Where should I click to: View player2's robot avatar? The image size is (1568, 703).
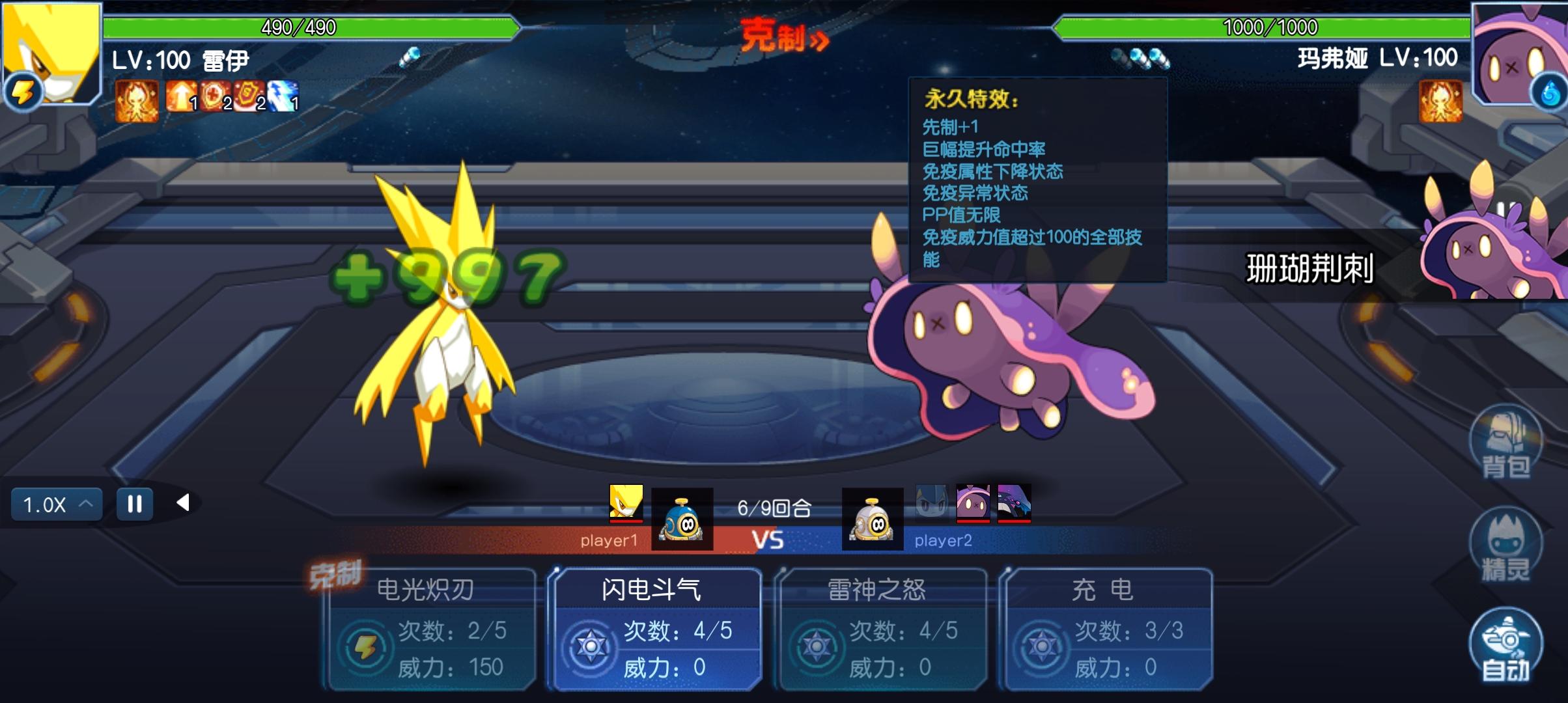872,519
